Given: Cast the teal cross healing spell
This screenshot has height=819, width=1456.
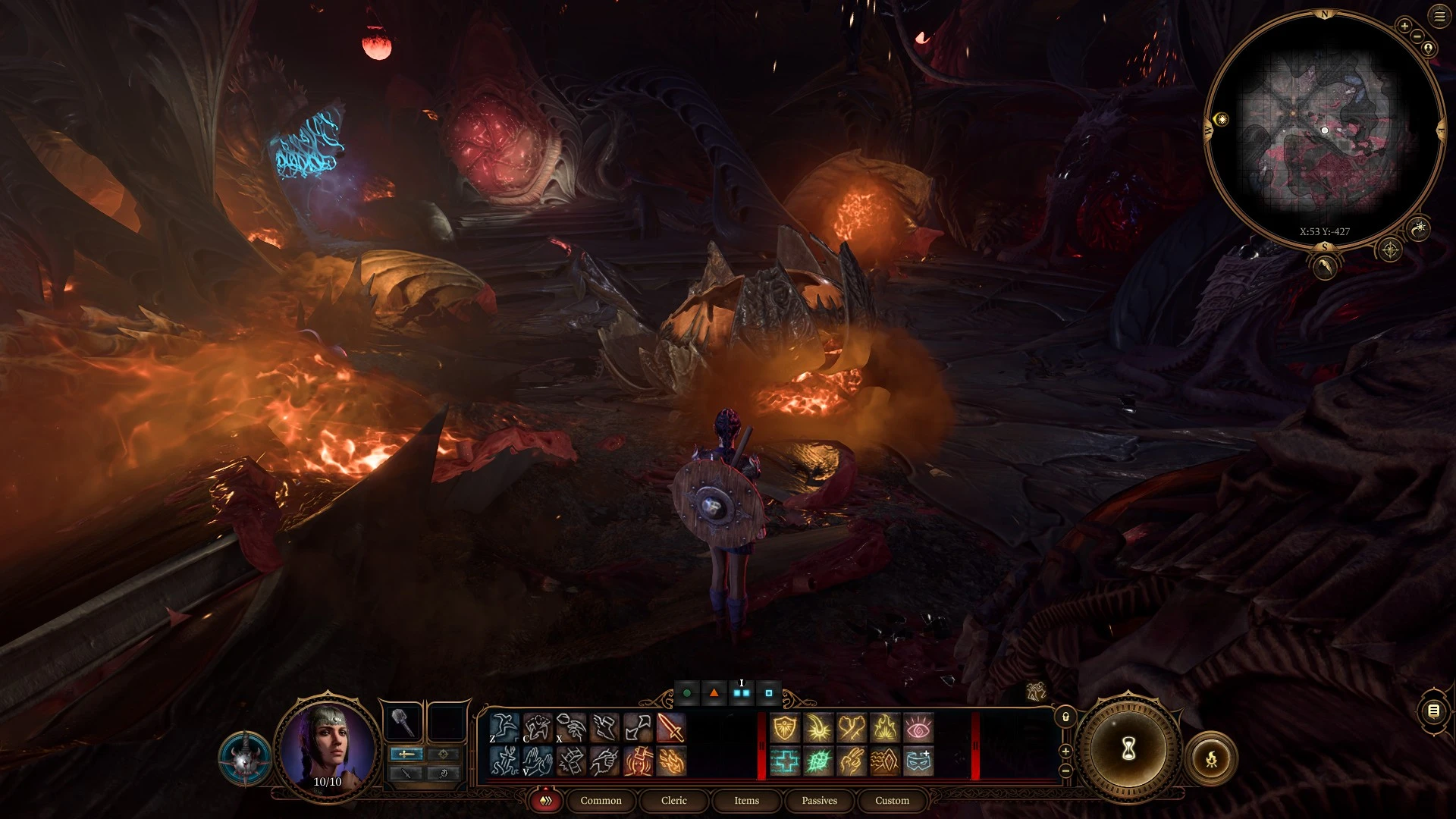Looking at the screenshot, I should point(785,761).
